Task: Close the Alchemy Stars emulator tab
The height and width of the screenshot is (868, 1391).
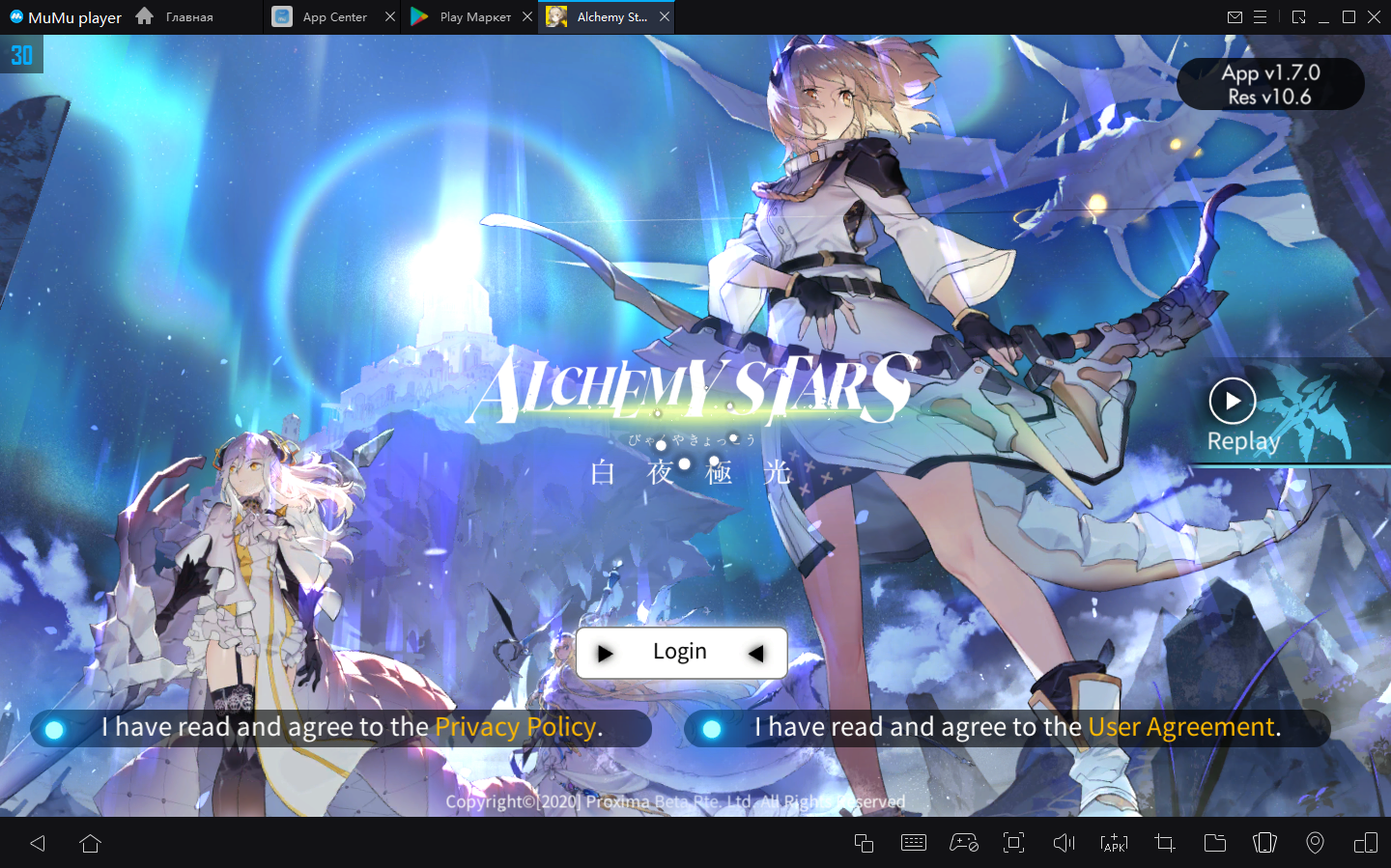Action: (665, 17)
